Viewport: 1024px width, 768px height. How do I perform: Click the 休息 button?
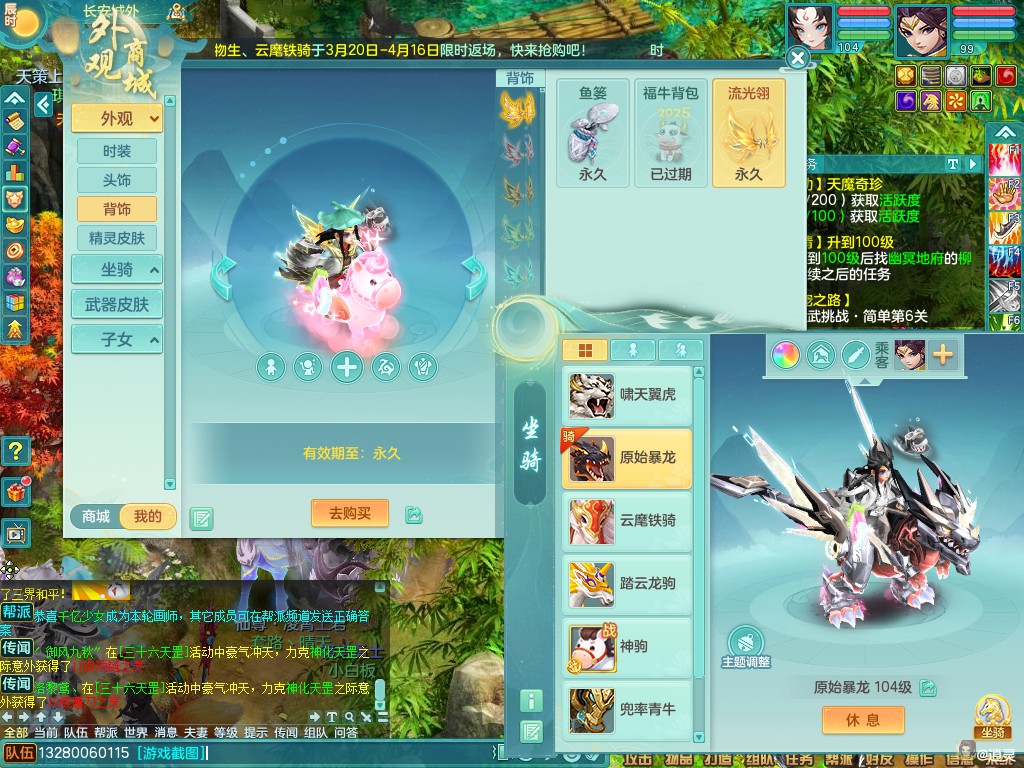[x=863, y=720]
